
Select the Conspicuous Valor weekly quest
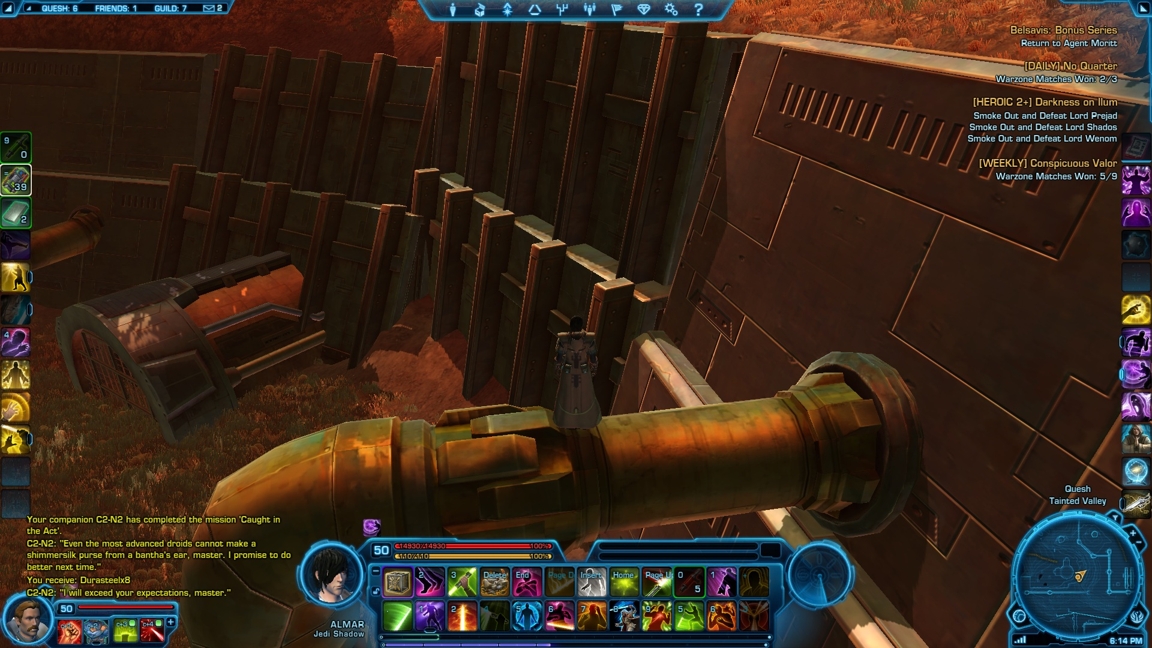pos(1047,164)
